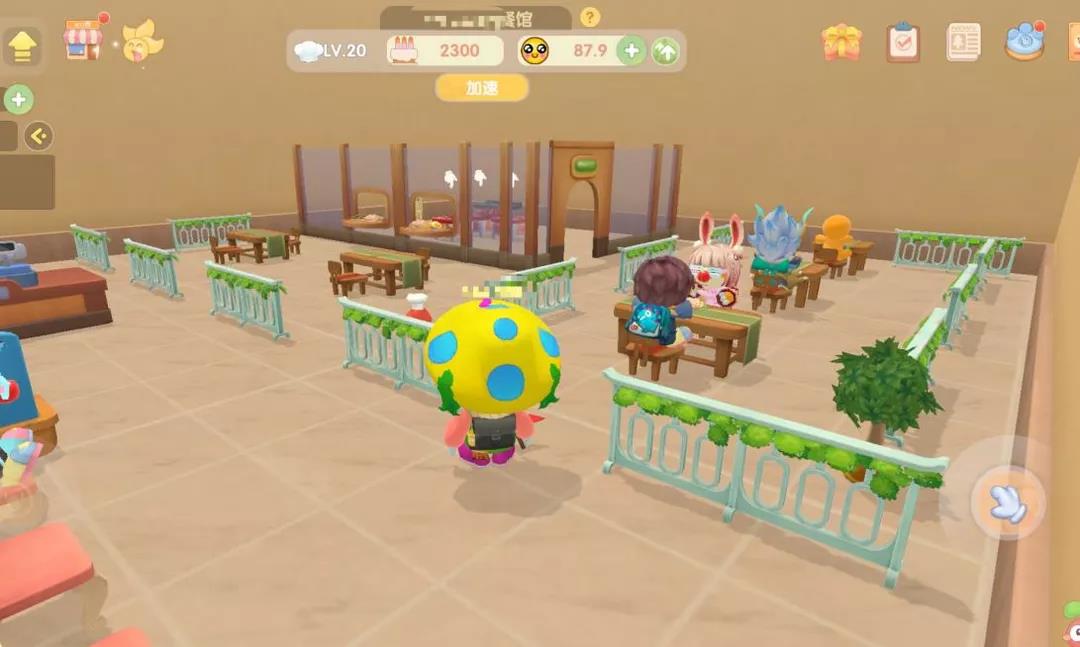
Task: Add more smiley currency with plus button
Action: (631, 50)
